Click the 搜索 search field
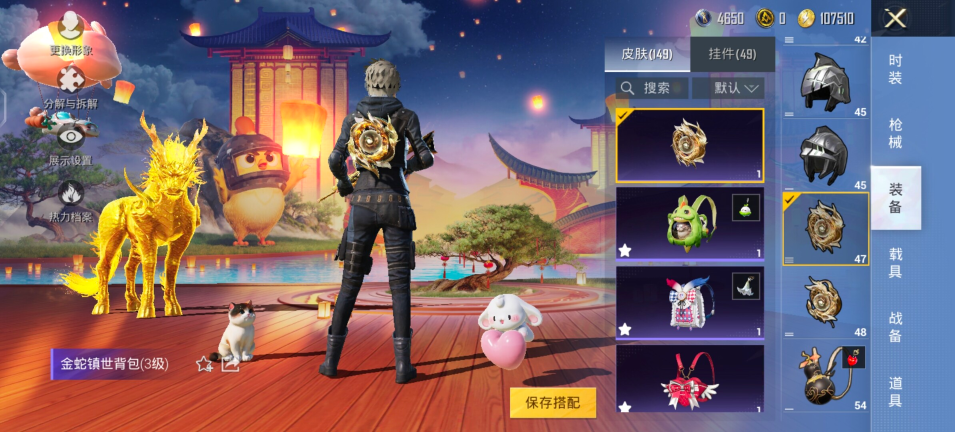This screenshot has width=955, height=432. coord(656,88)
